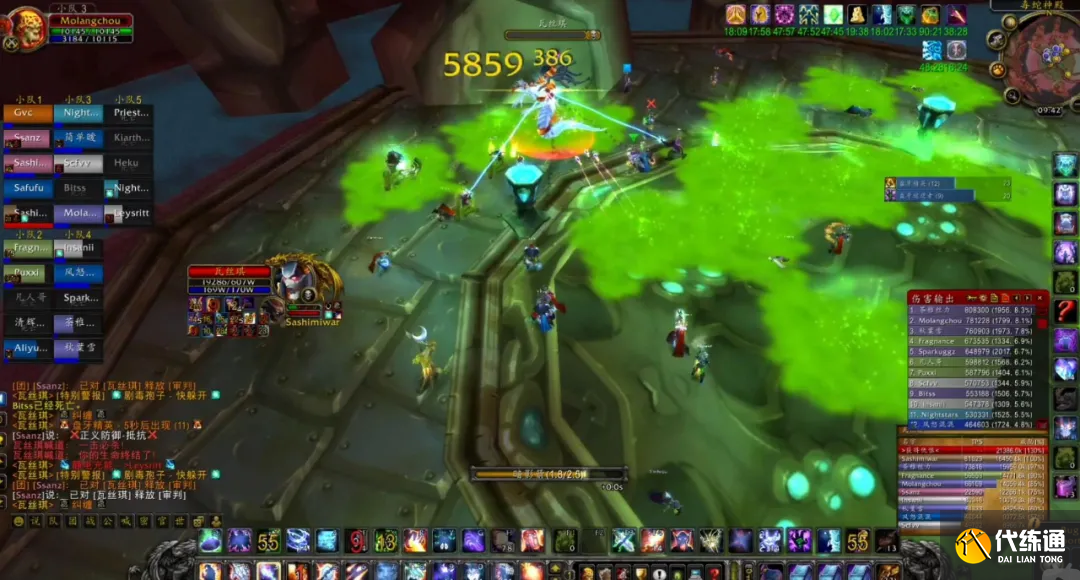Image resolution: width=1080 pixels, height=580 pixels.
Task: Click the Heku raid frame
Action: pyautogui.click(x=128, y=163)
